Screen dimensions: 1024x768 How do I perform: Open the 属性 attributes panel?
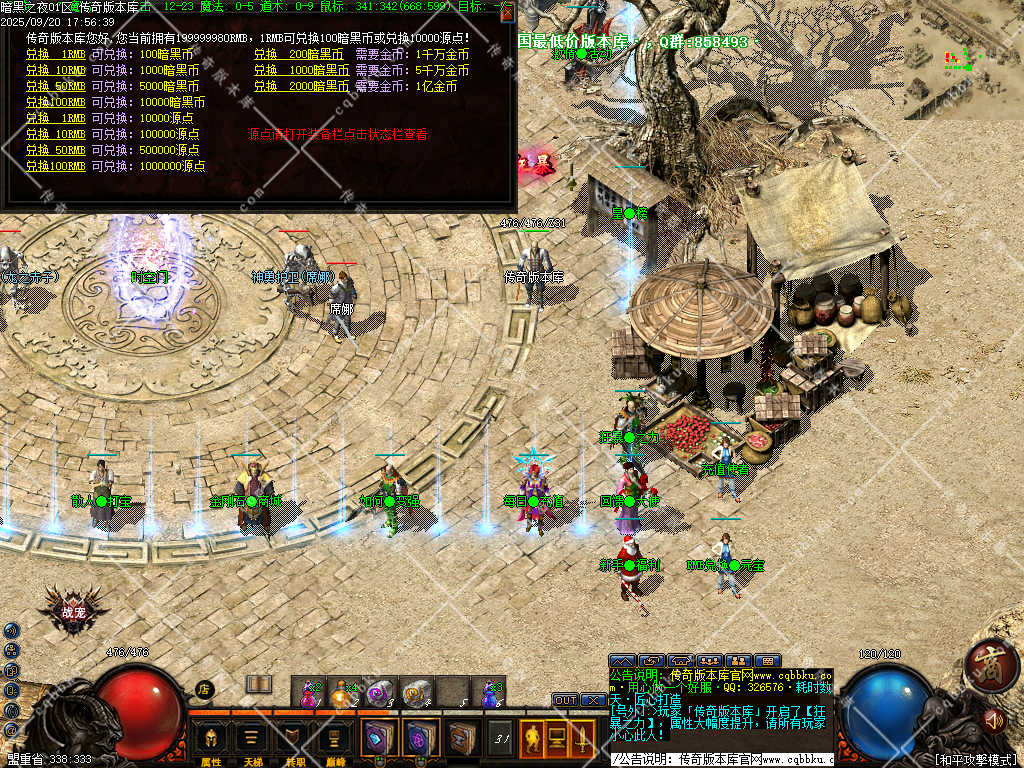tap(211, 741)
